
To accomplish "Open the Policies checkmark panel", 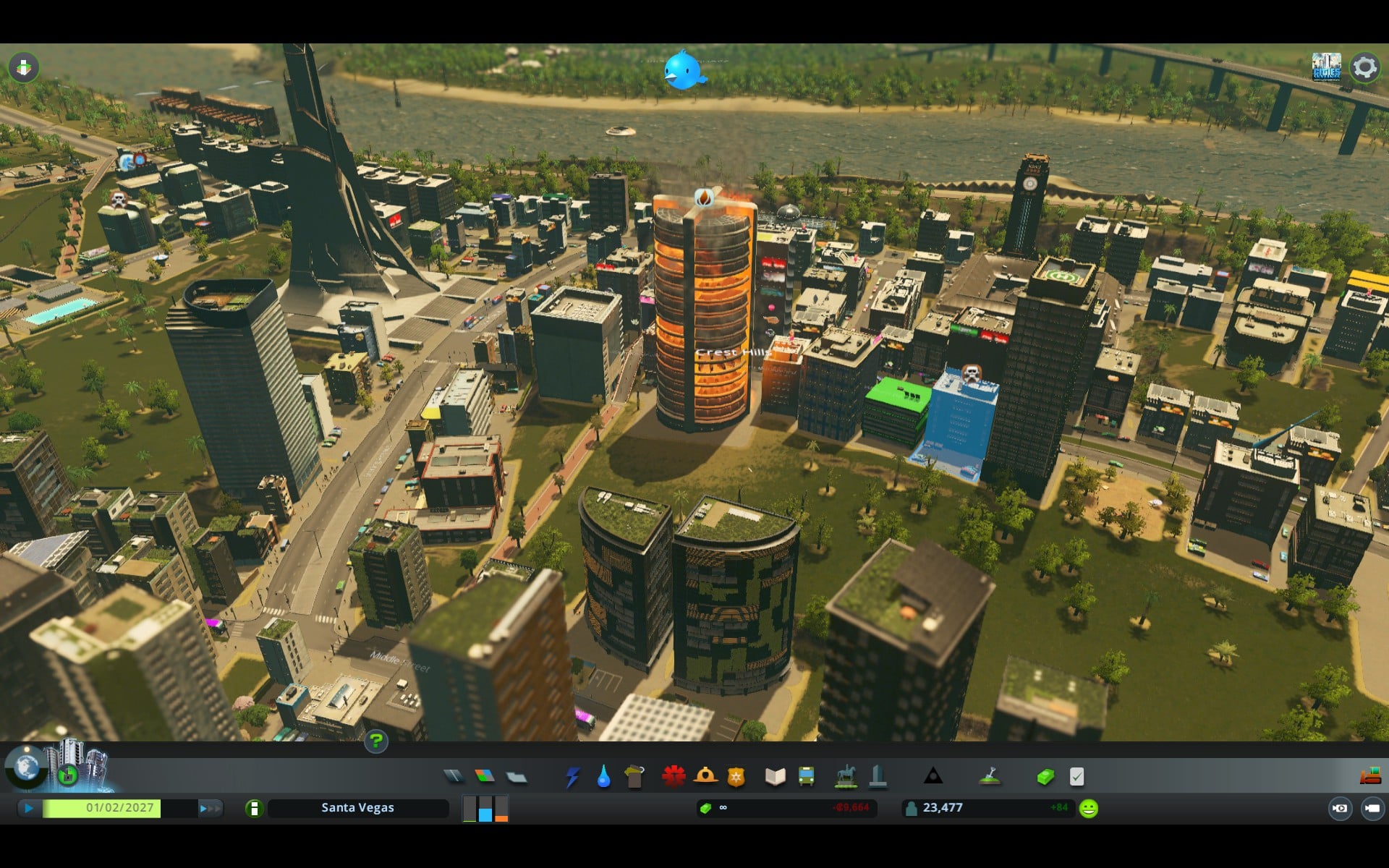I will tap(1076, 777).
